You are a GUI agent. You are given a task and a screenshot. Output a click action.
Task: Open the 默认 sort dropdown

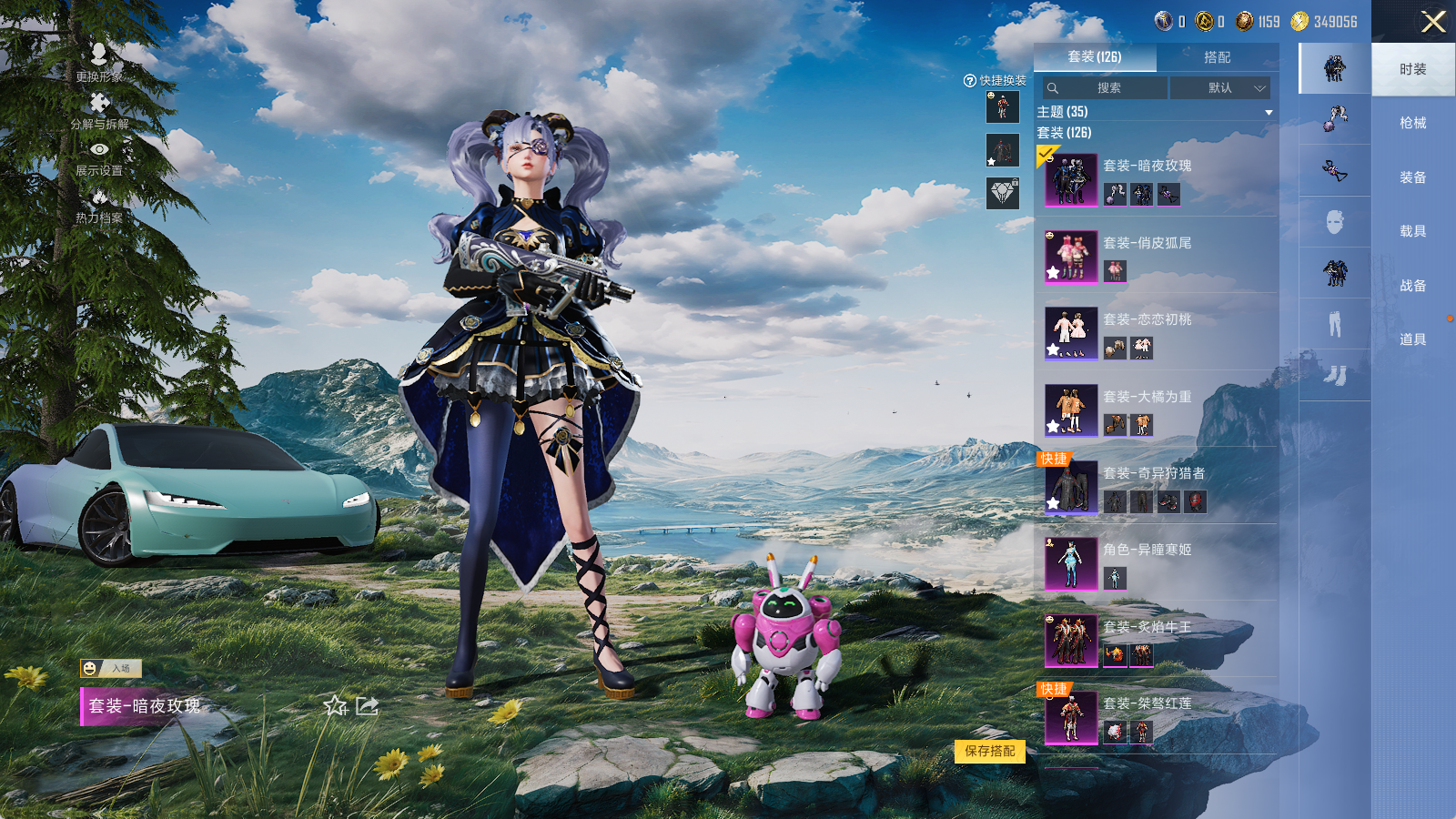point(1220,88)
